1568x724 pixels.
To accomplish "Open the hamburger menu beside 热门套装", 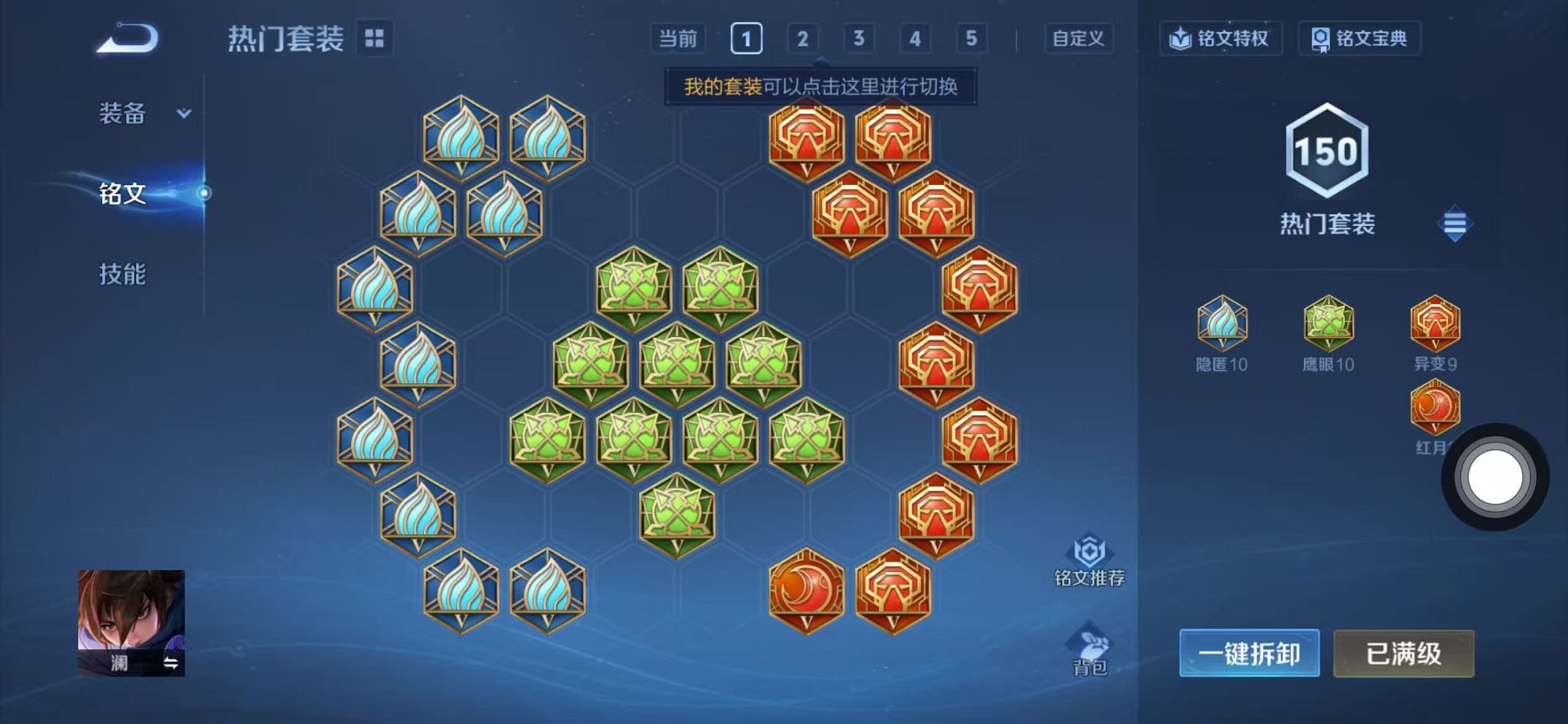I will tap(1454, 224).
